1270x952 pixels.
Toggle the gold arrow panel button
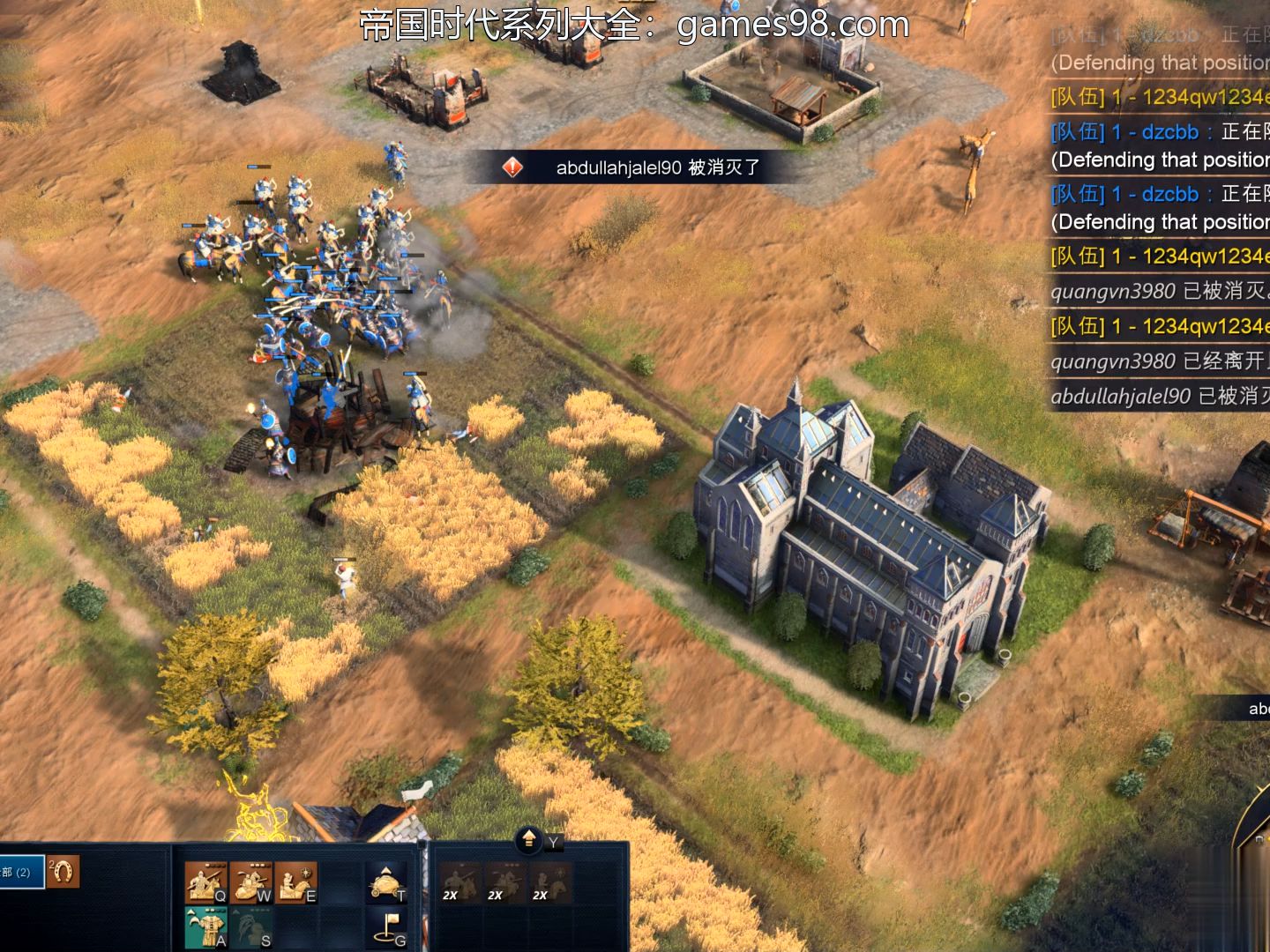[528, 838]
